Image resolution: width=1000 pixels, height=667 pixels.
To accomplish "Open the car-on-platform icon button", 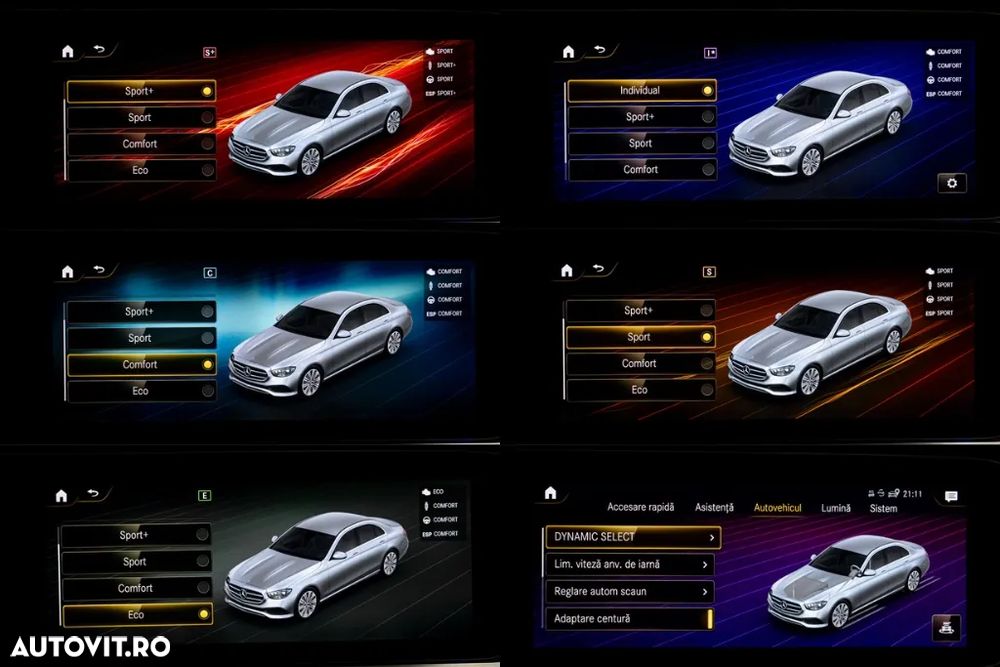I will [x=944, y=626].
